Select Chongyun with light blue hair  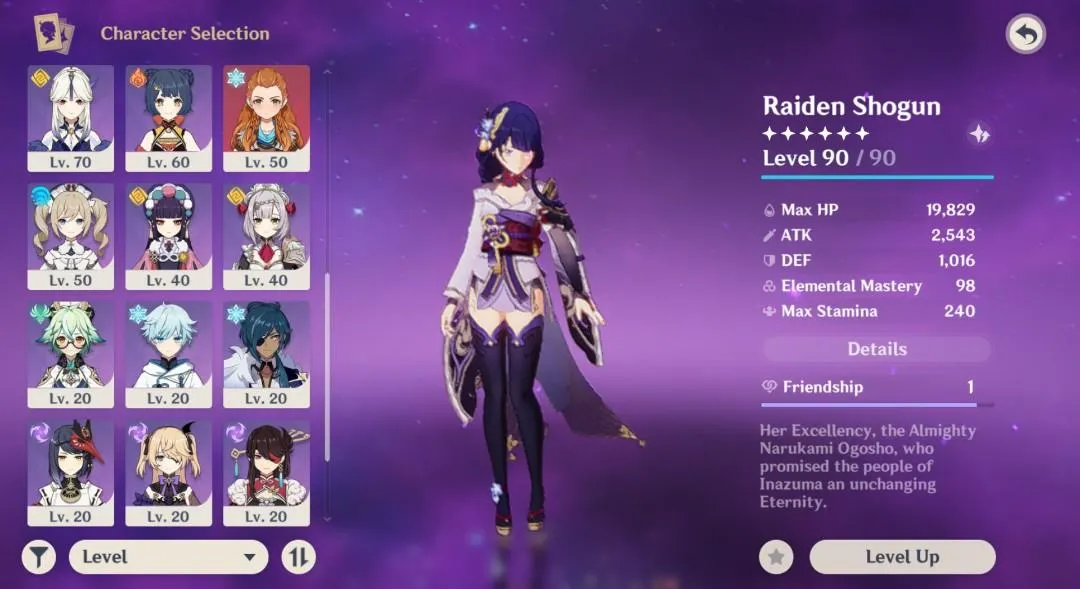pos(168,353)
